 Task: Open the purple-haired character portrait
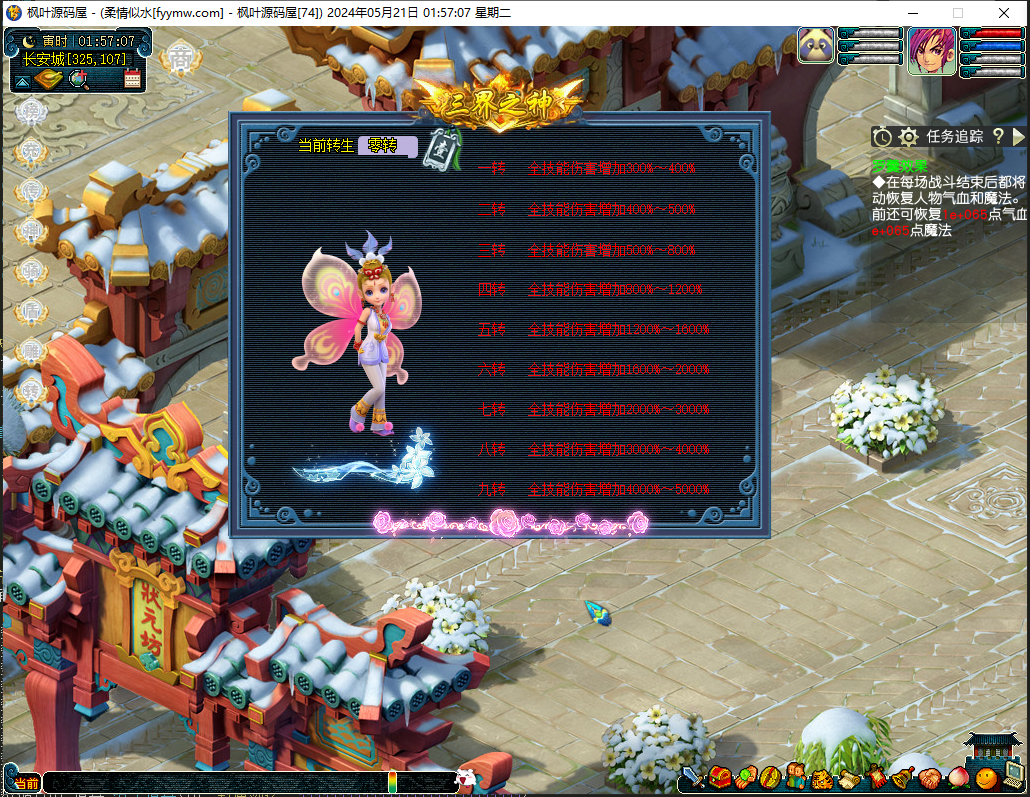coord(931,51)
